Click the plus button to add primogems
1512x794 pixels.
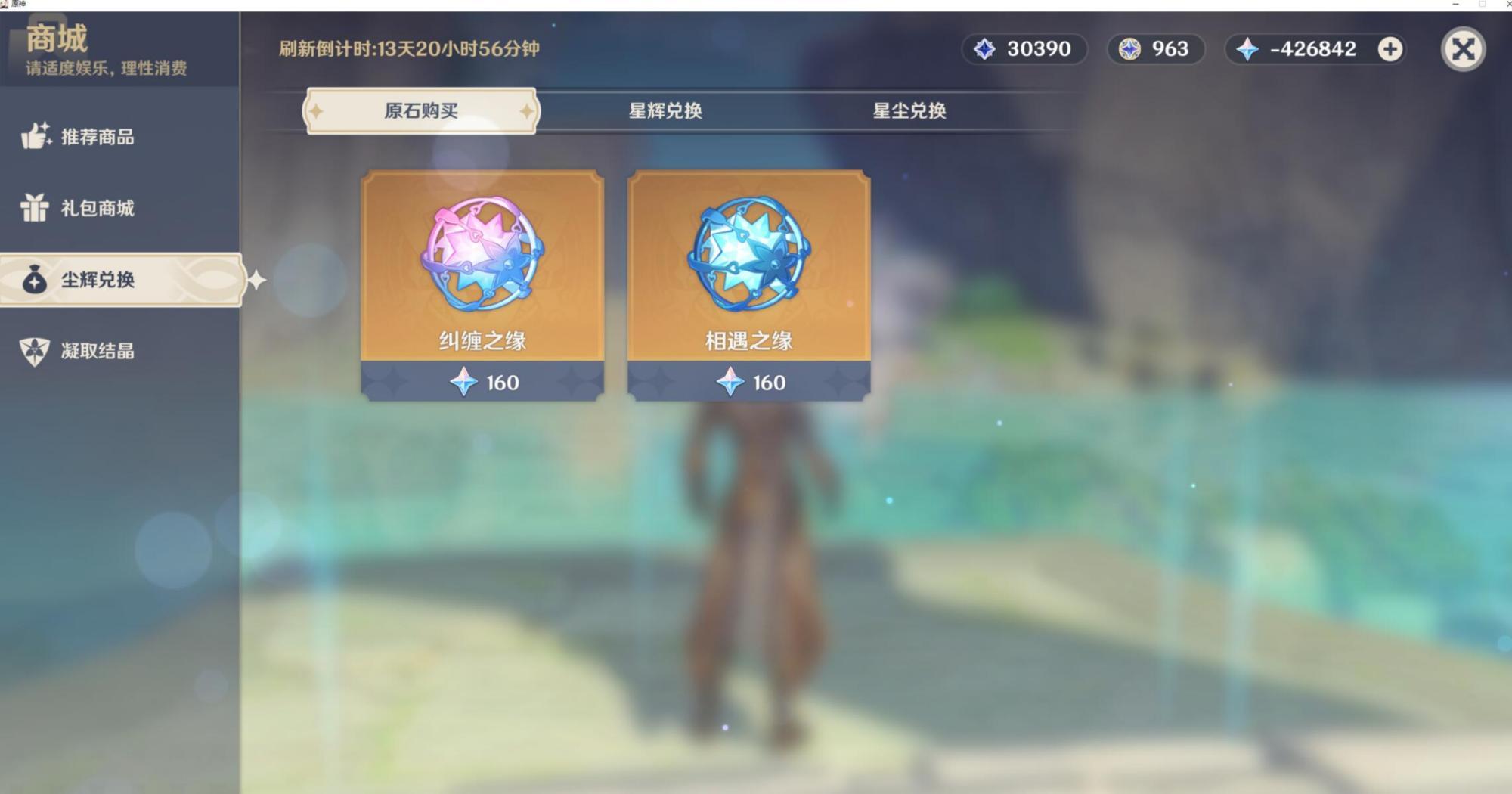1390,49
